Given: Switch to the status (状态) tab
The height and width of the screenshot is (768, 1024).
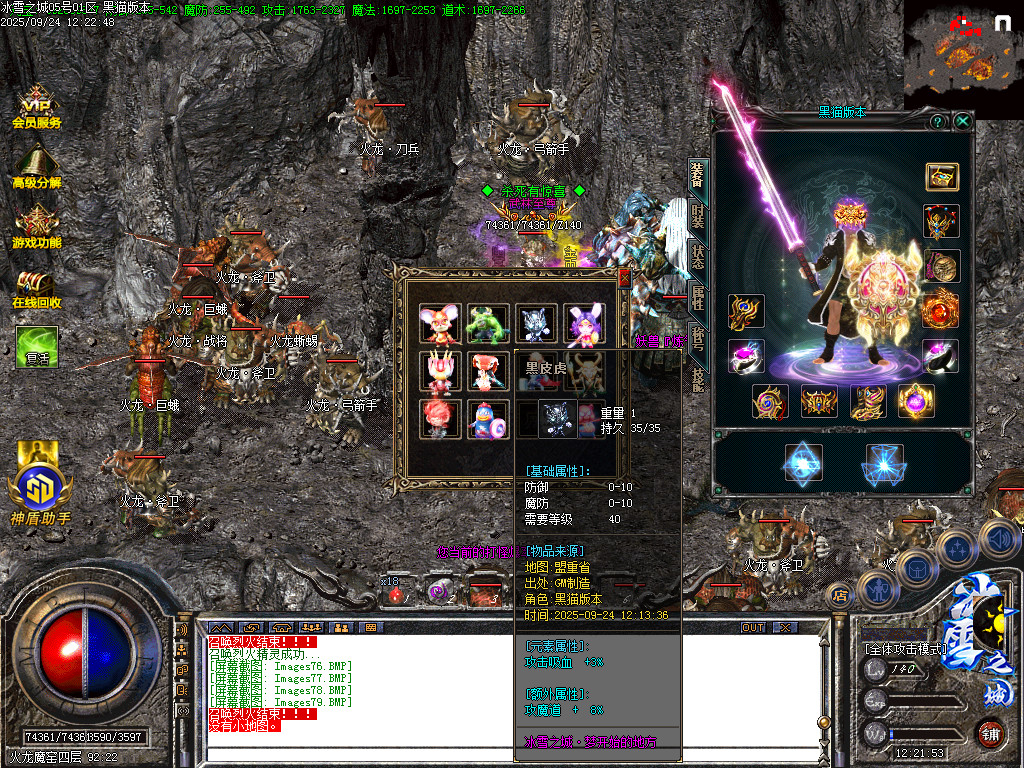Looking at the screenshot, I should pos(698,255).
